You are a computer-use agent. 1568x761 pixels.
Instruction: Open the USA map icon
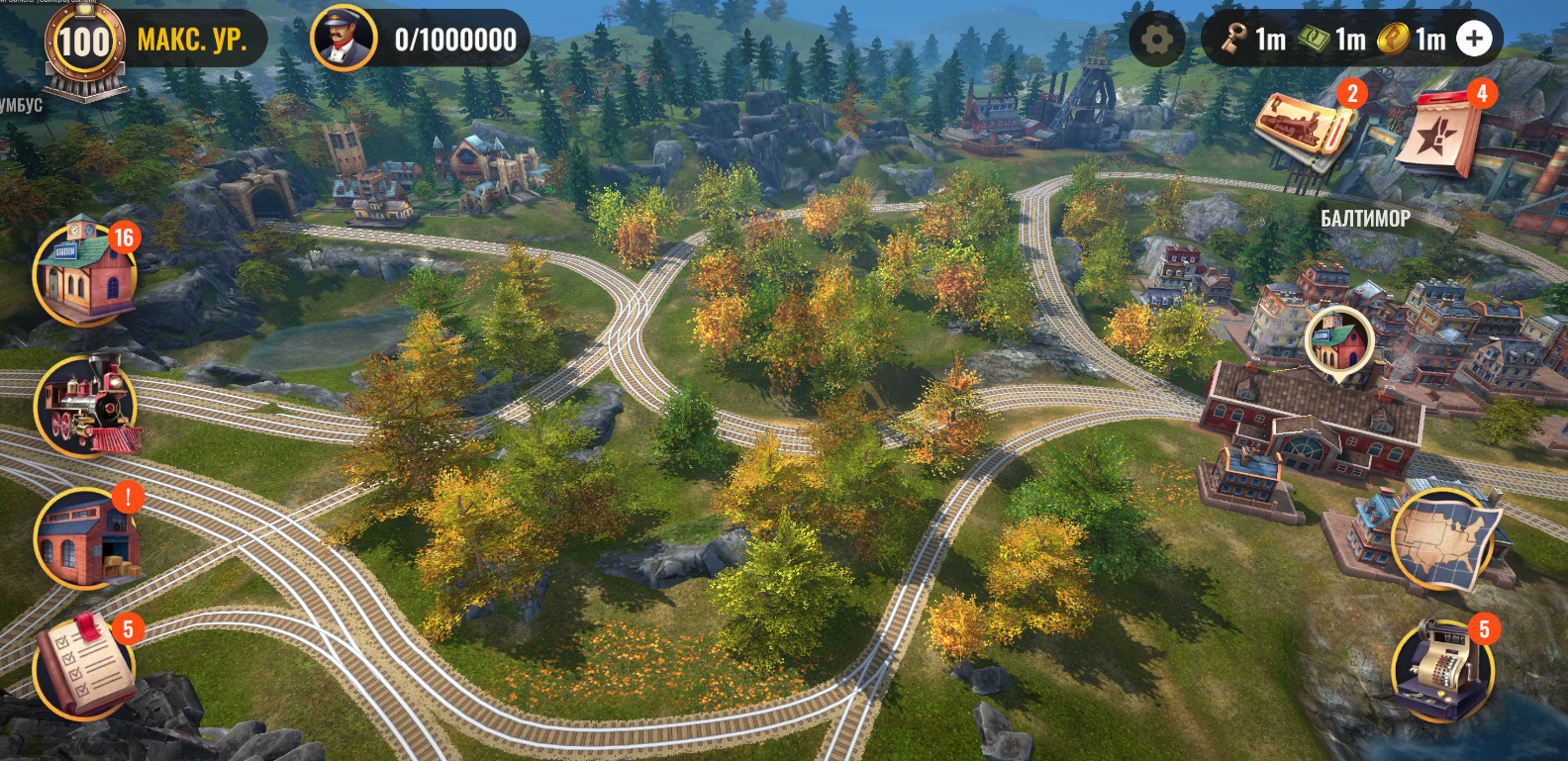pos(1445,539)
